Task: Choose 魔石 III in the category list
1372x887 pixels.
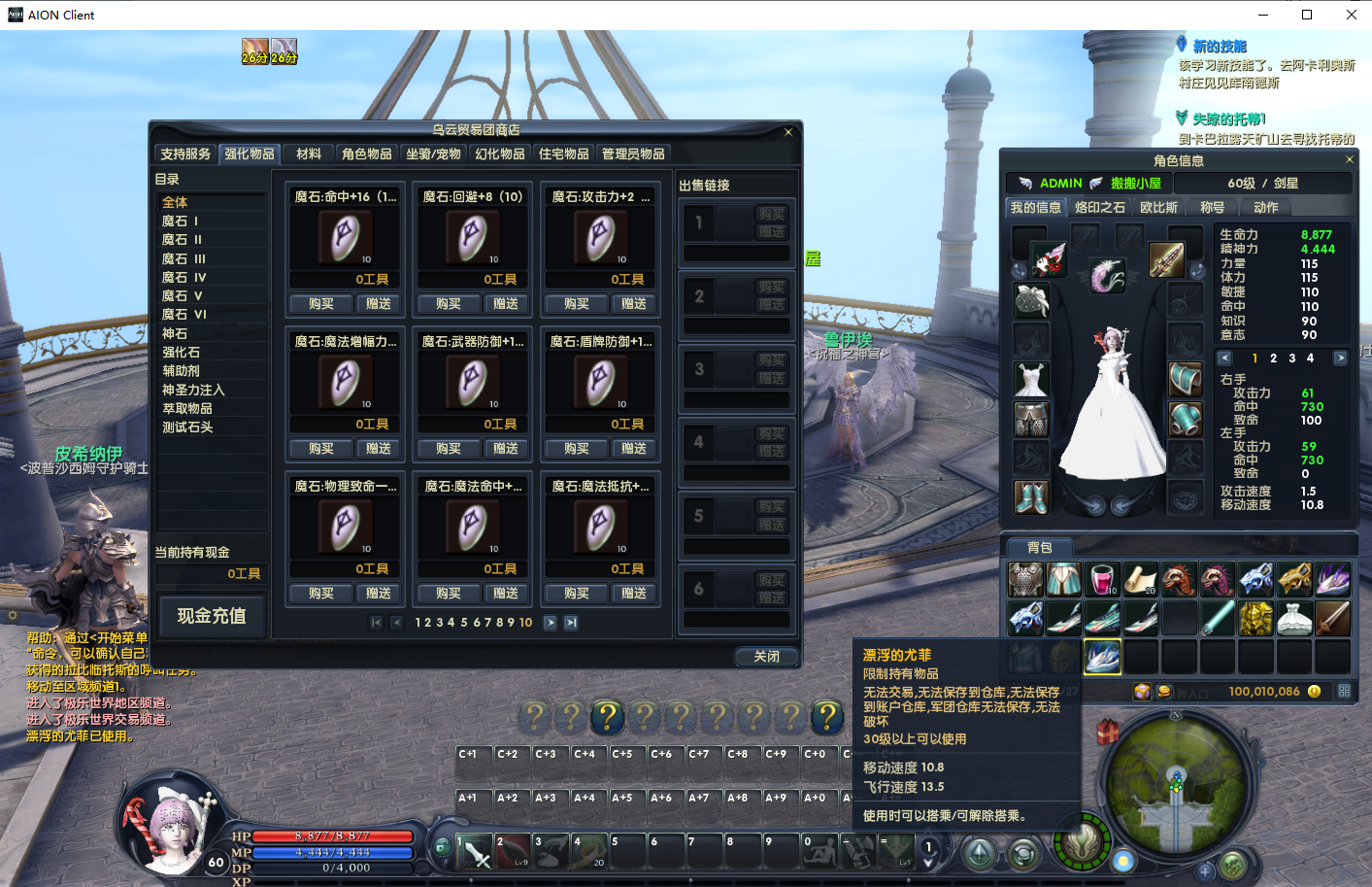Action: click(x=184, y=259)
